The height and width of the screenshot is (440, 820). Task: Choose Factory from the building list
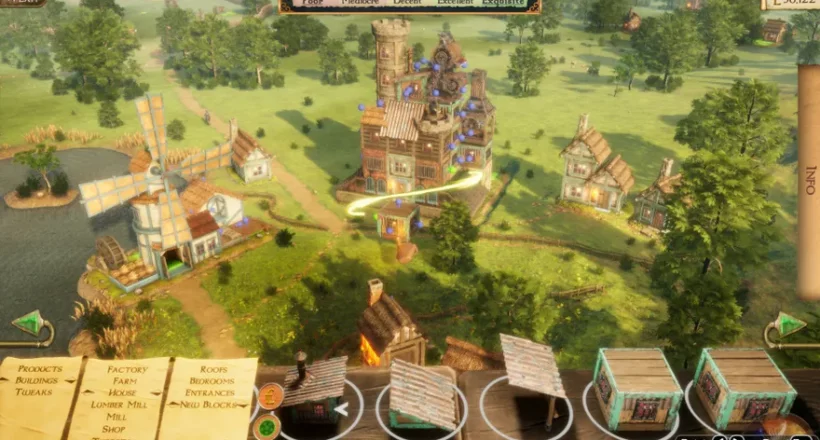click(128, 369)
